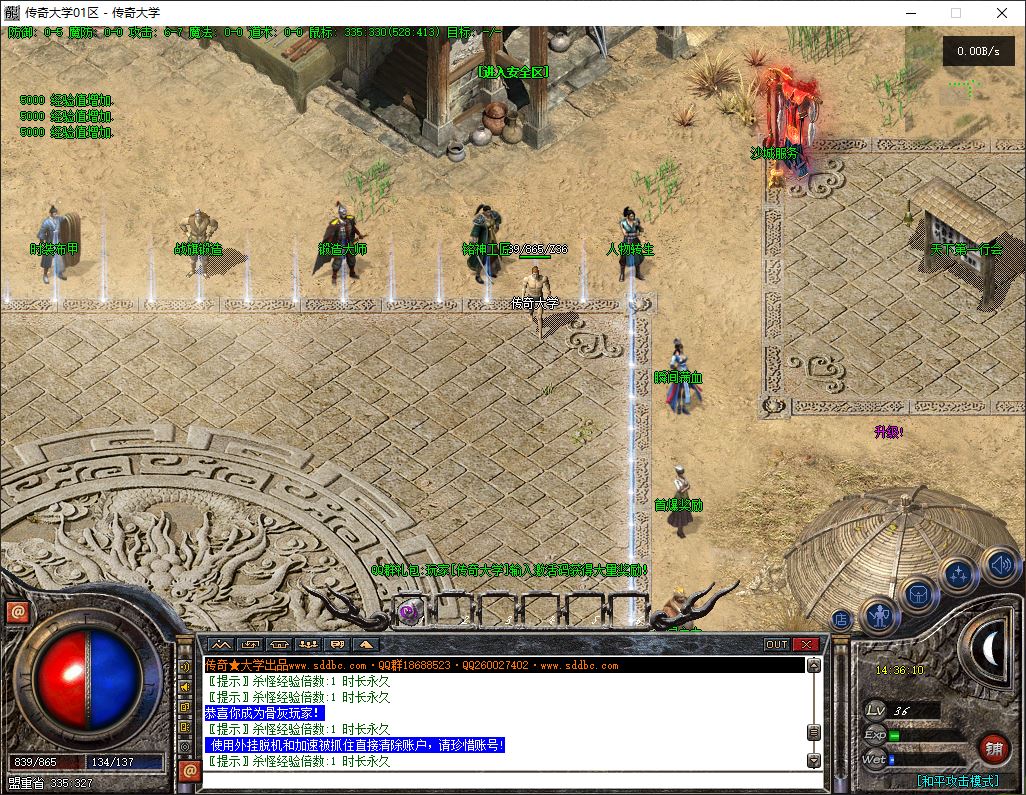Click the red @ button above the health orb

coord(17,612)
